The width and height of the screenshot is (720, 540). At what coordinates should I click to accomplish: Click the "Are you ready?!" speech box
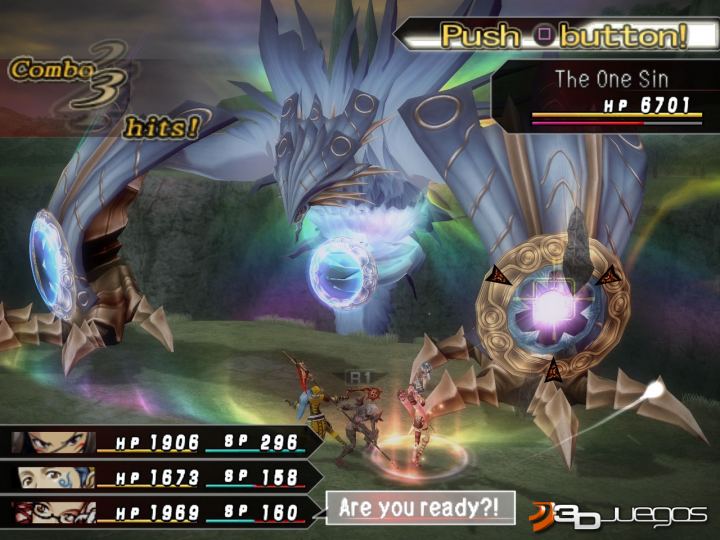pos(420,508)
